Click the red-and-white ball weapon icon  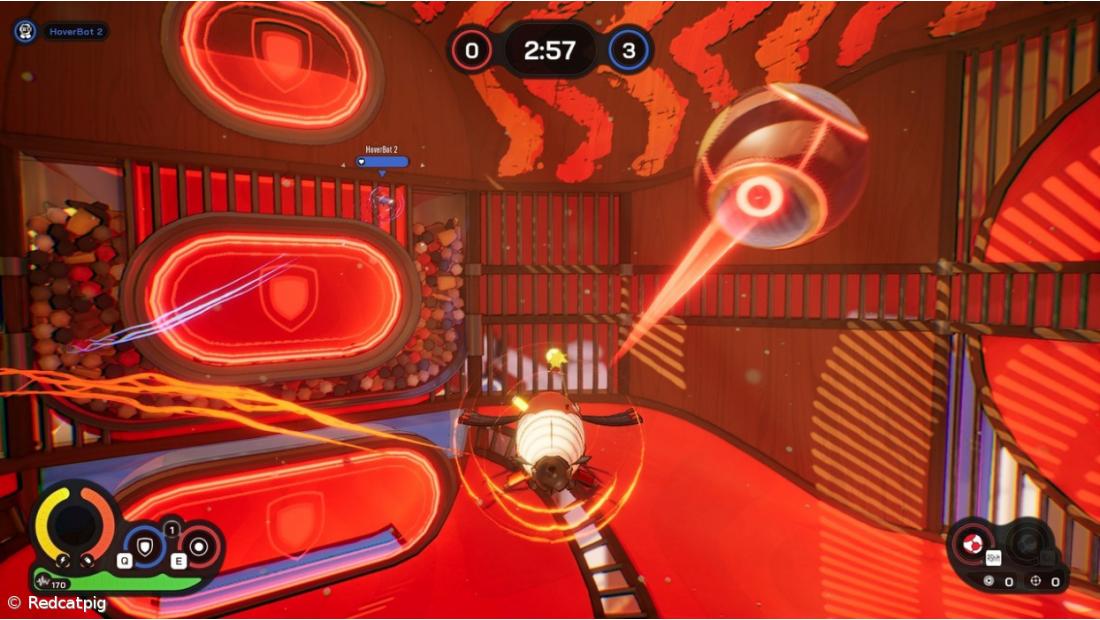point(968,545)
